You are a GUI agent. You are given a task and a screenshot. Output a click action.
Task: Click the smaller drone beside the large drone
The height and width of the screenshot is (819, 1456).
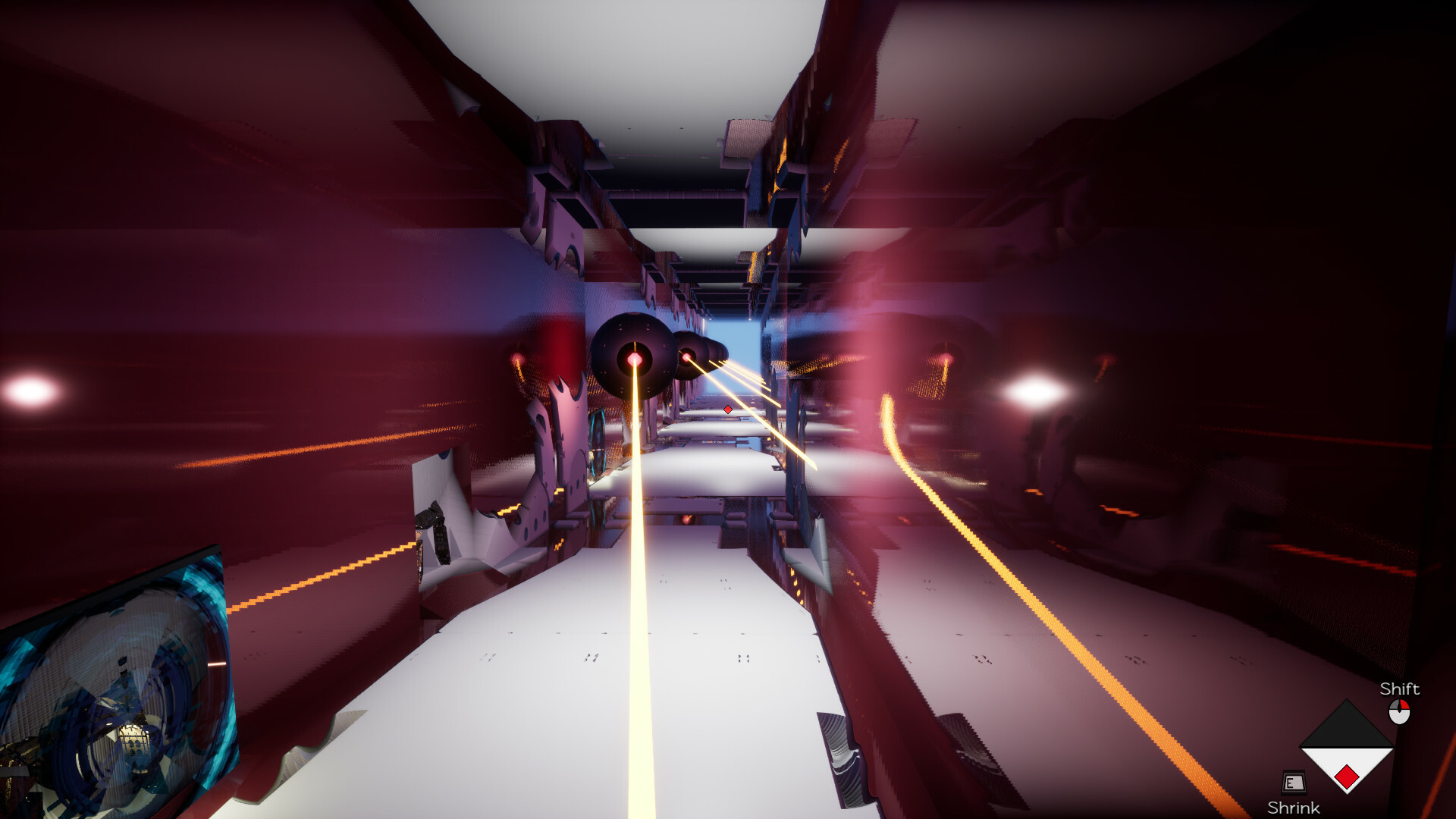click(x=687, y=356)
